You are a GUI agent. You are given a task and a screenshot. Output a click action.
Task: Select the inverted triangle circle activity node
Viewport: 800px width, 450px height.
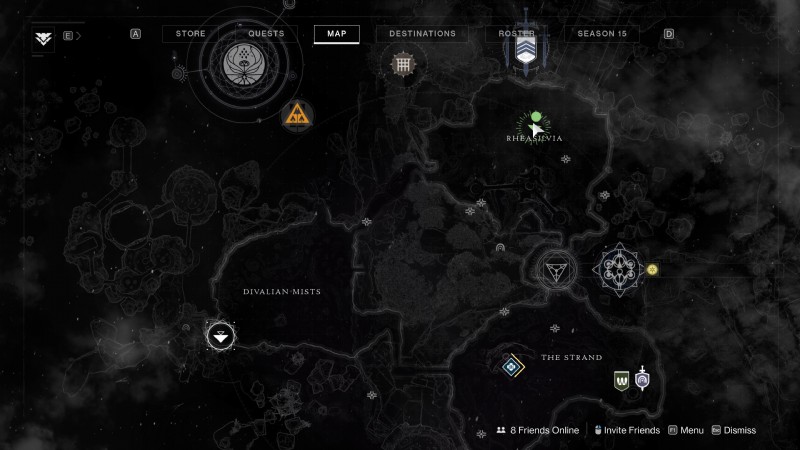[553, 269]
